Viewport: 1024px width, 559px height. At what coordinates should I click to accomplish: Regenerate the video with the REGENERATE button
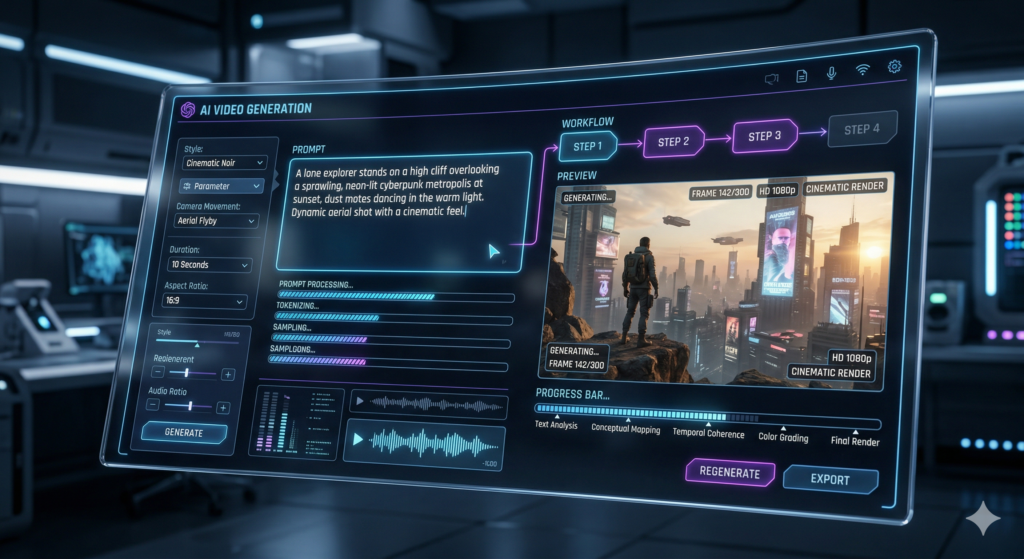click(730, 473)
